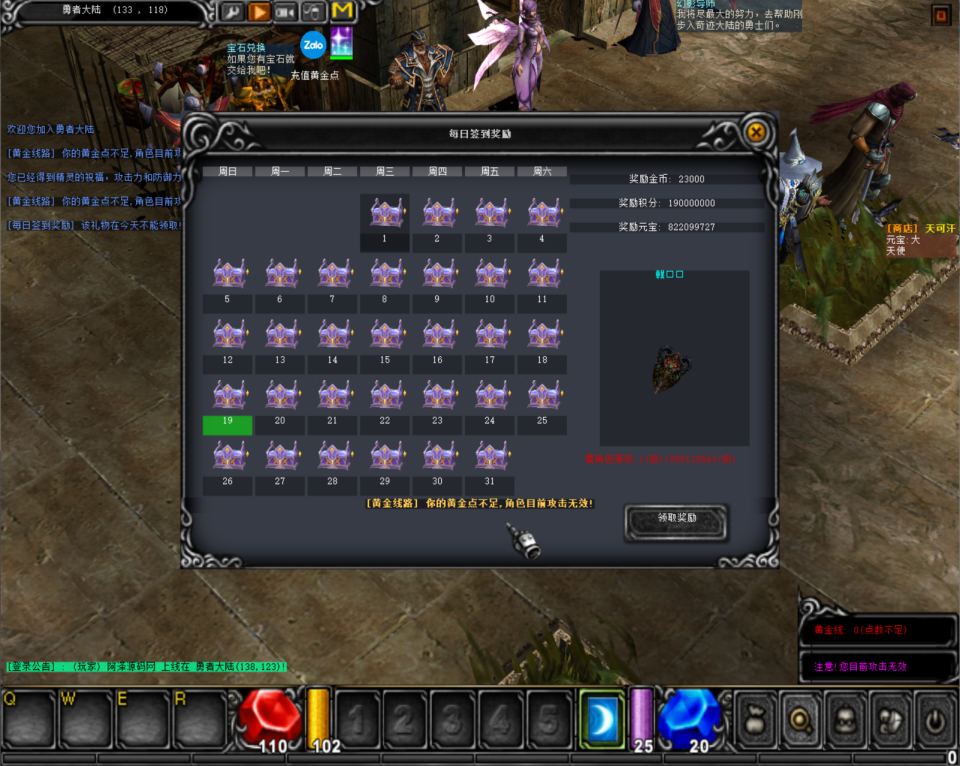
Task: Click the 领取奖励 claim reward button
Action: click(x=676, y=520)
